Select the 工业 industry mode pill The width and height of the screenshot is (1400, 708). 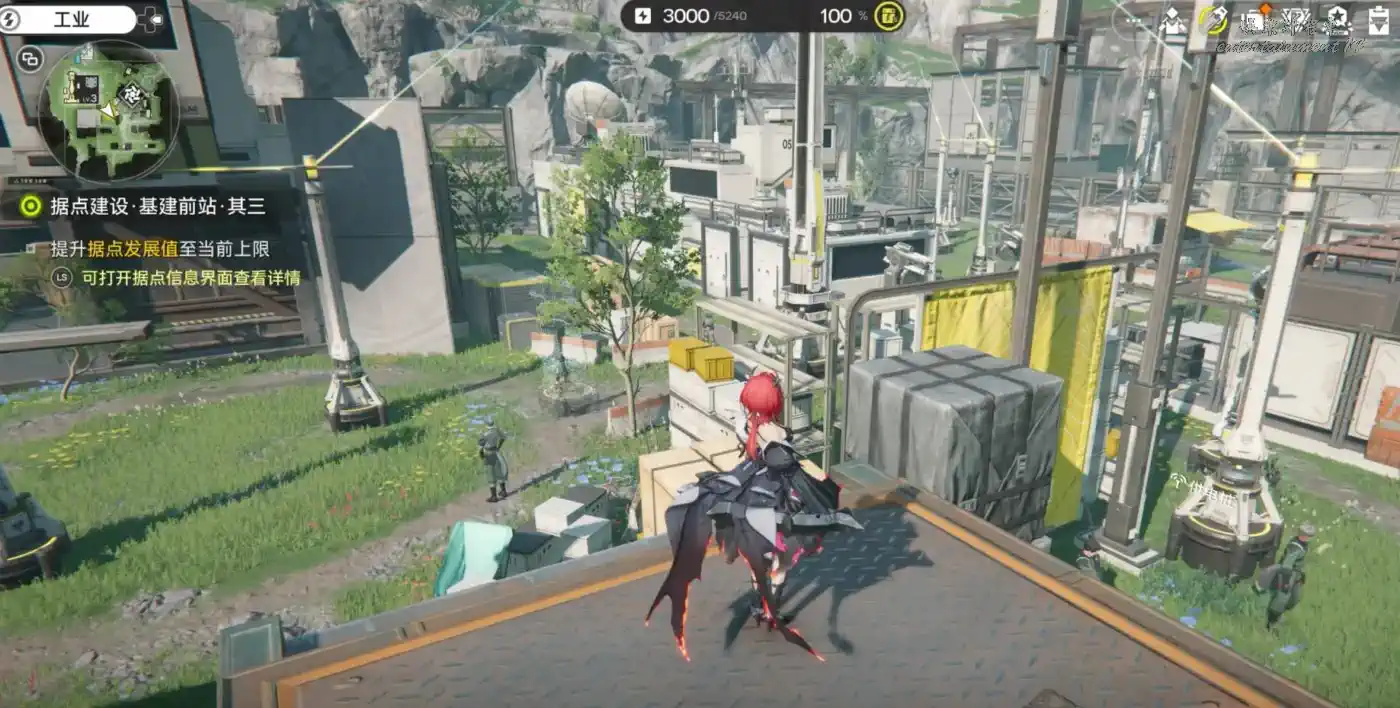(70, 18)
